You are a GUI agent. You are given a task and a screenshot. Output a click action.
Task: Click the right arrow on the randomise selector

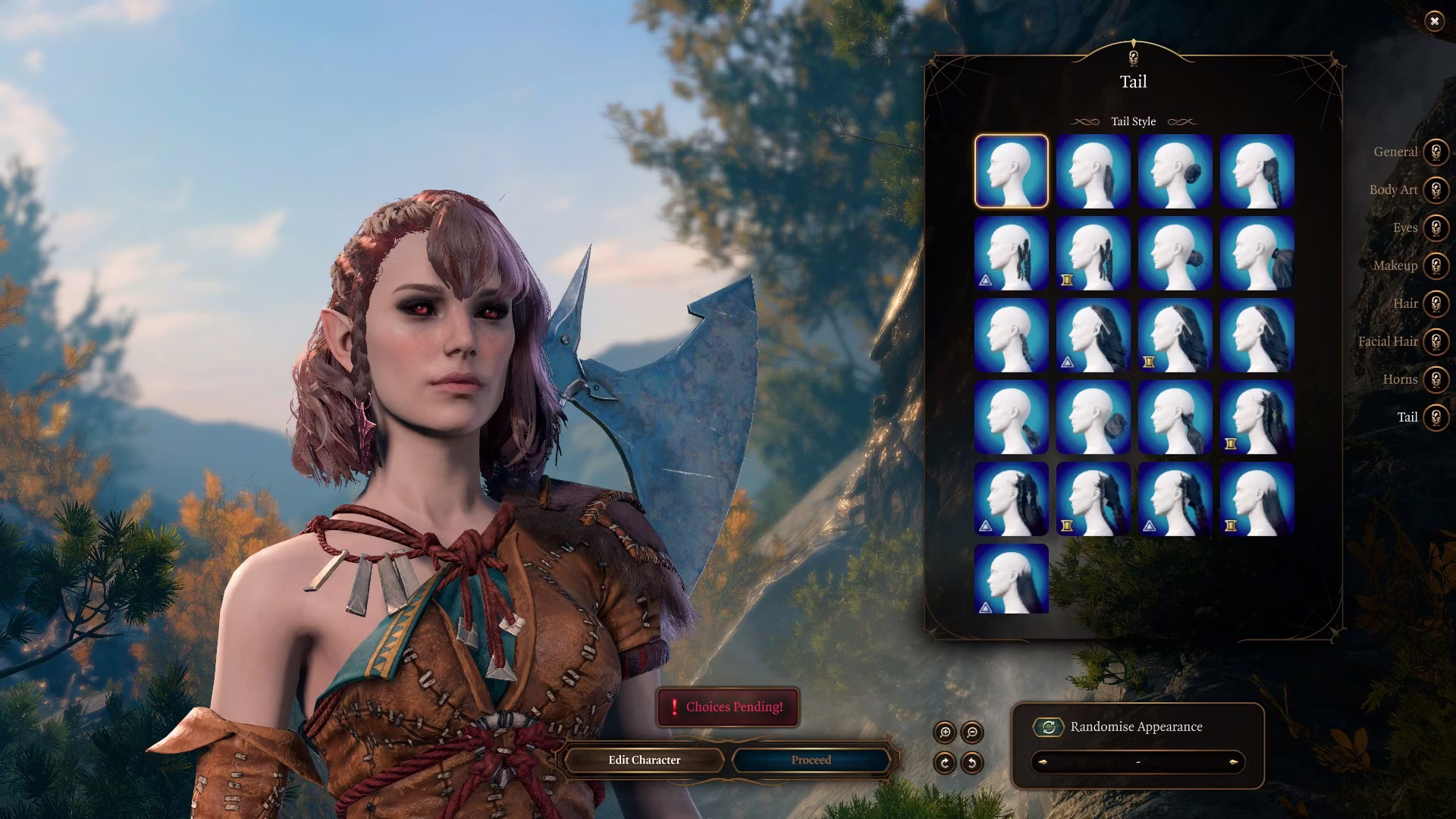[x=1234, y=762]
